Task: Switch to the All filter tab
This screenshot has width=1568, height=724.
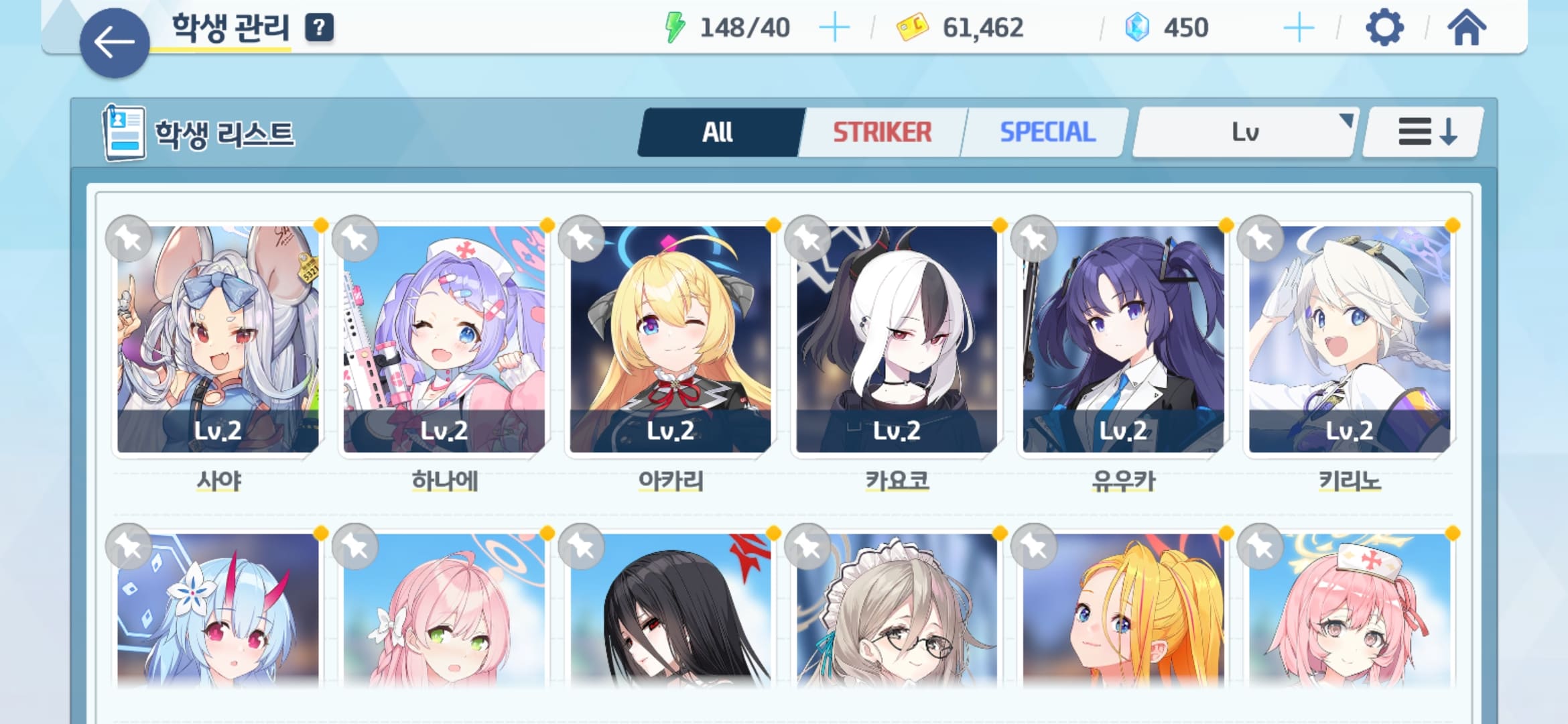Action: pos(718,132)
